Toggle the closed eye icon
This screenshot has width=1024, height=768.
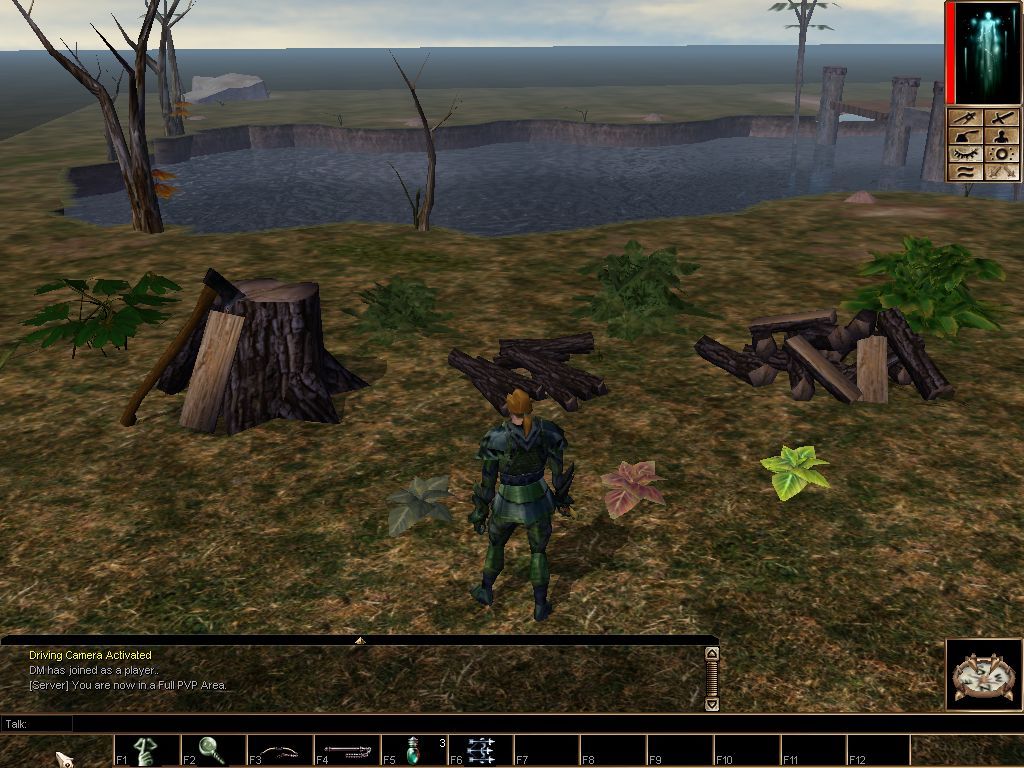(x=965, y=155)
